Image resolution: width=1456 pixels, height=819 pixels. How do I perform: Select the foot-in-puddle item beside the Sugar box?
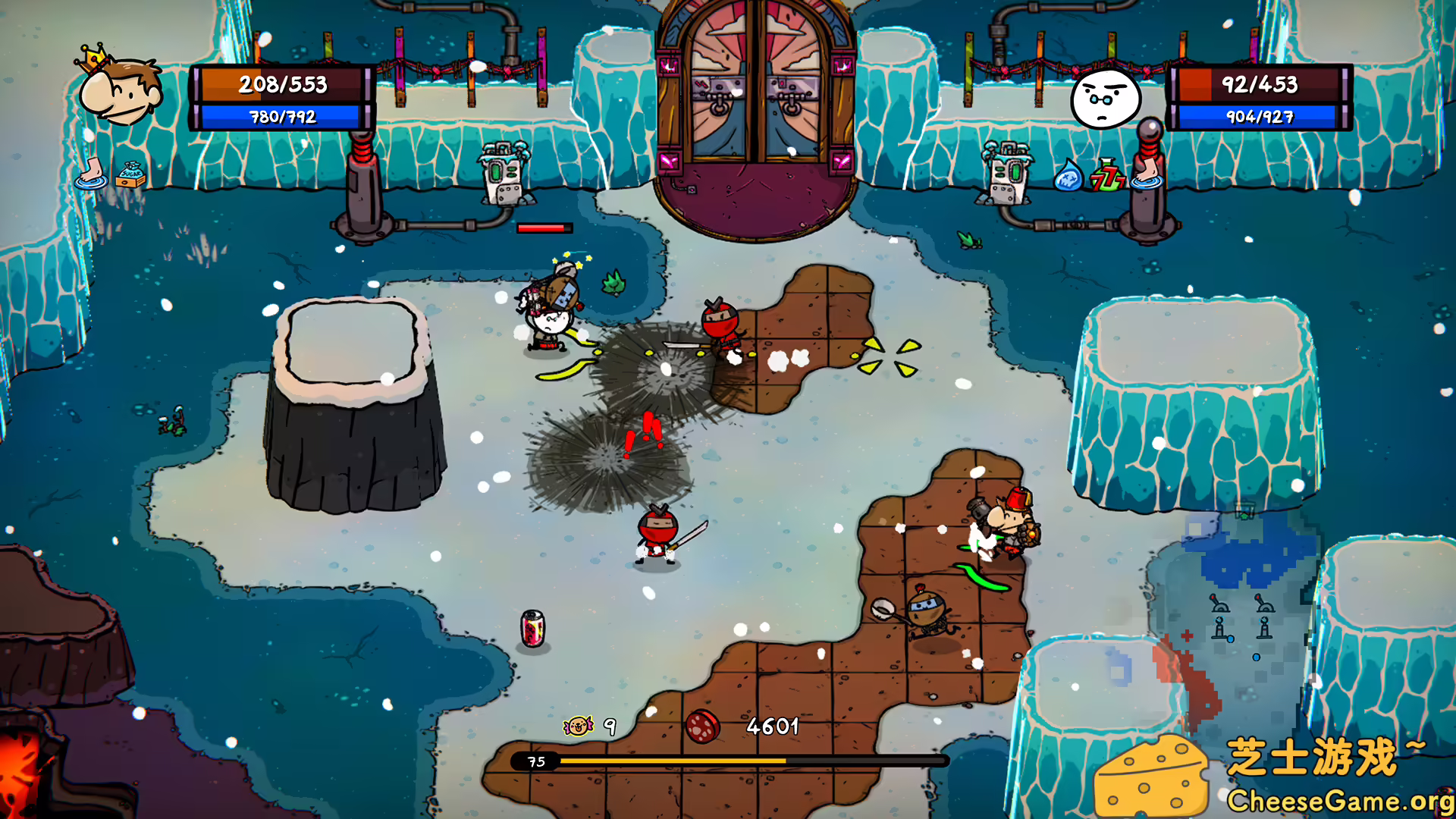point(91,172)
